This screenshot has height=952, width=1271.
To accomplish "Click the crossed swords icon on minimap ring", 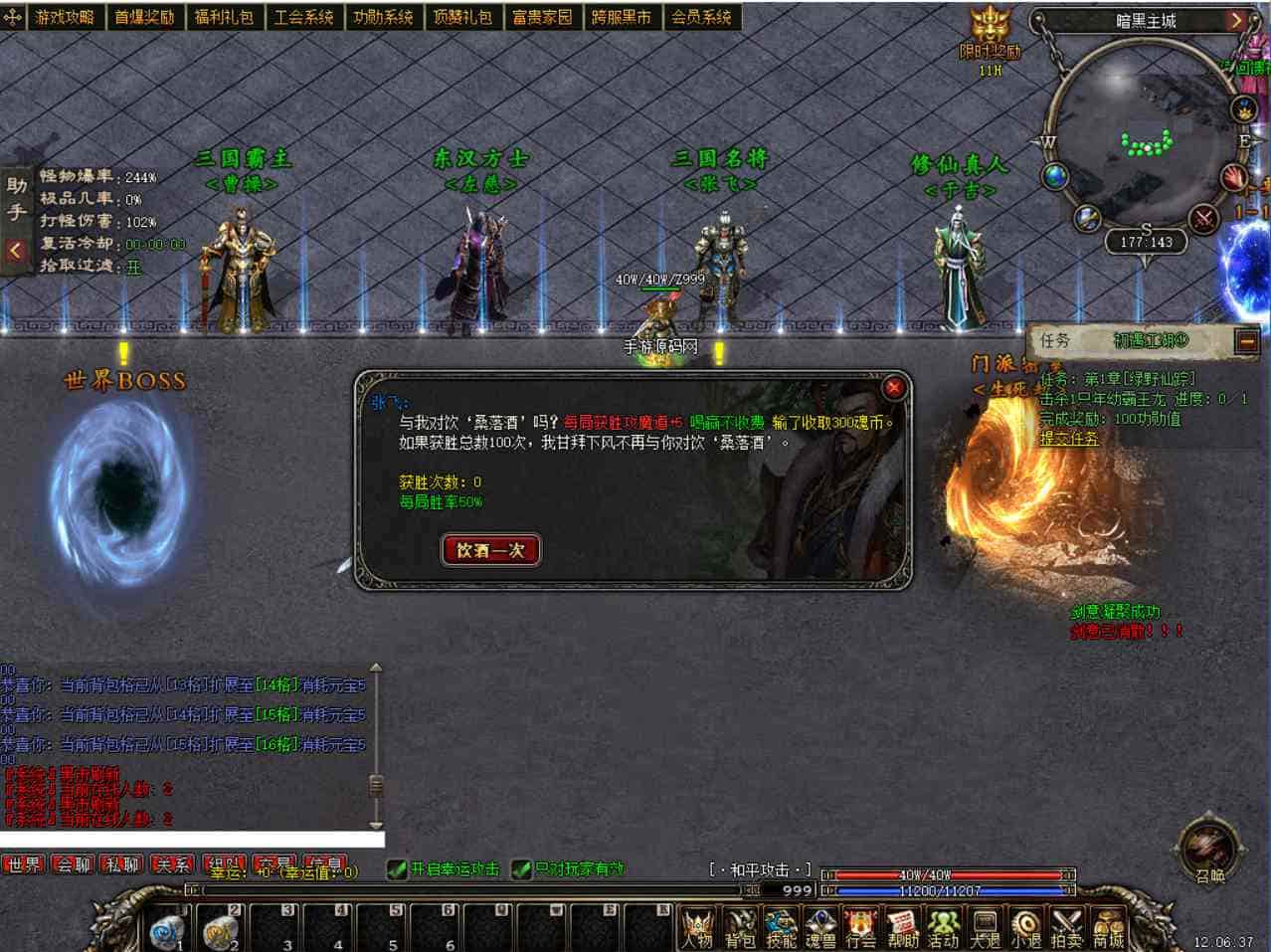I will click(1203, 218).
